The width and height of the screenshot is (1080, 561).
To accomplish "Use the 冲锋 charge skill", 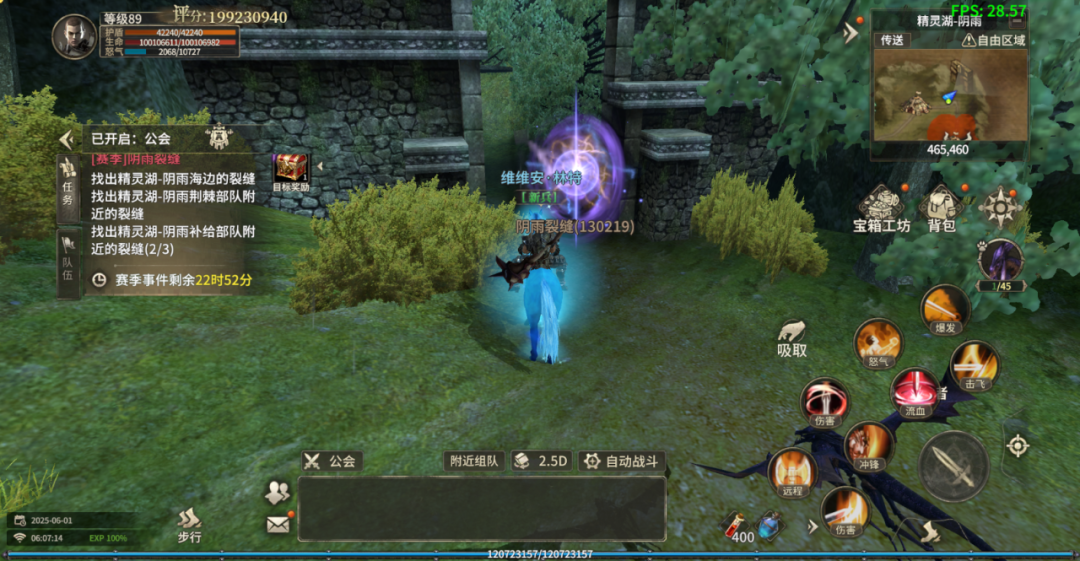I will pyautogui.click(x=868, y=445).
